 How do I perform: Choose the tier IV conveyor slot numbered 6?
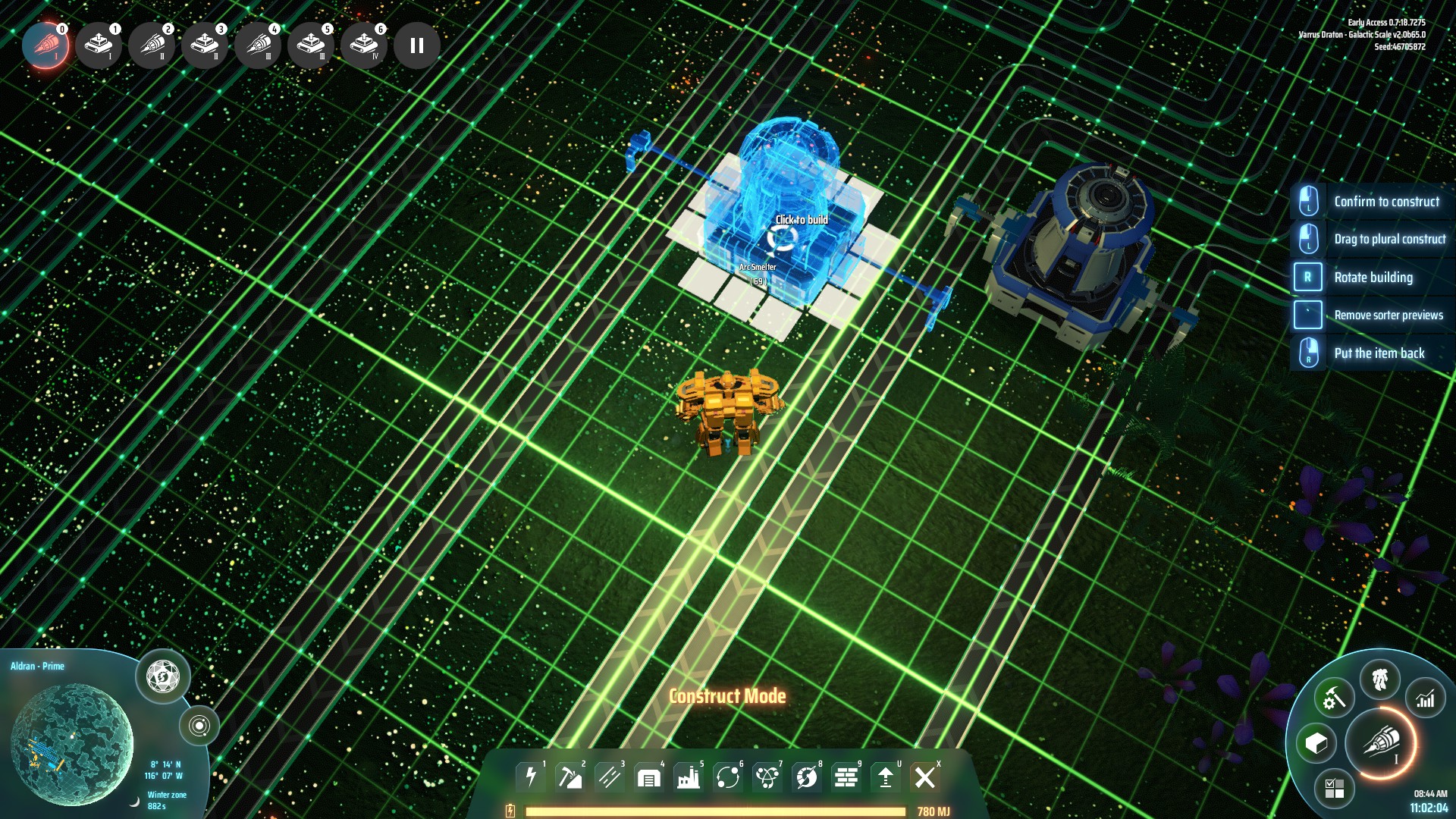click(364, 45)
